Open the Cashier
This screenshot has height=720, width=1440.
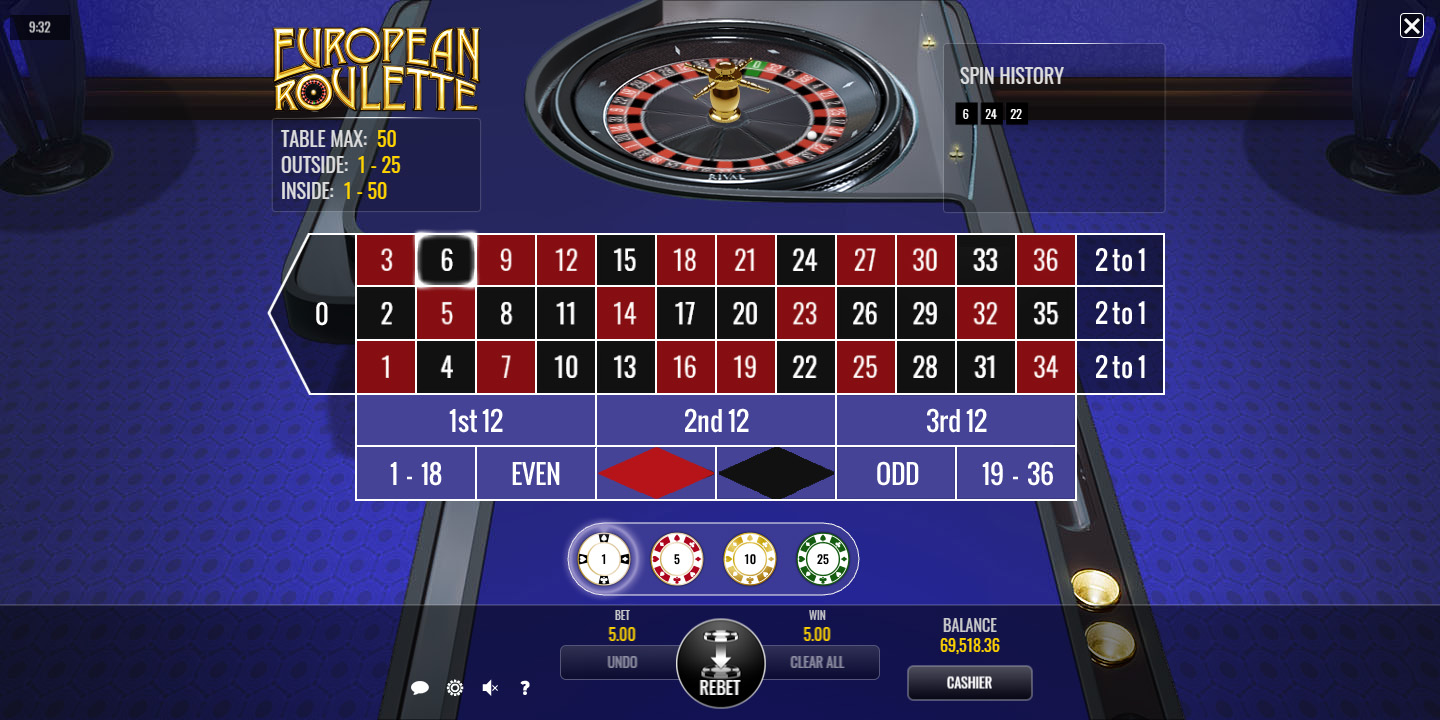[969, 683]
